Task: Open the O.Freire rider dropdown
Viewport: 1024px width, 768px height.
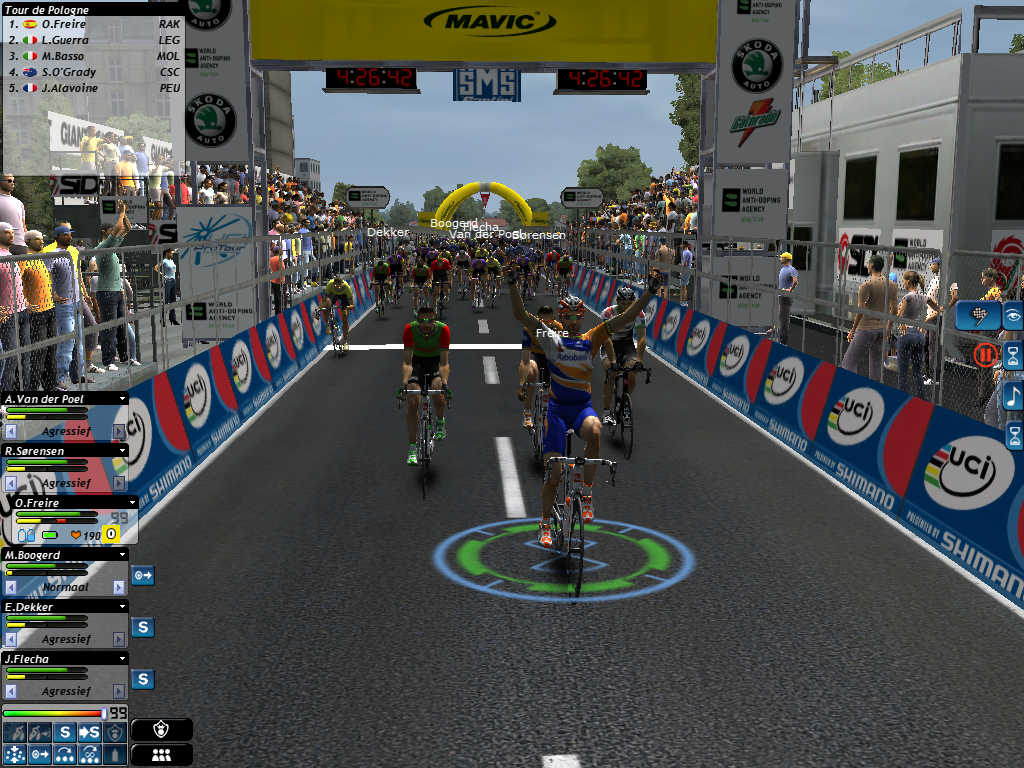Action: point(133,503)
